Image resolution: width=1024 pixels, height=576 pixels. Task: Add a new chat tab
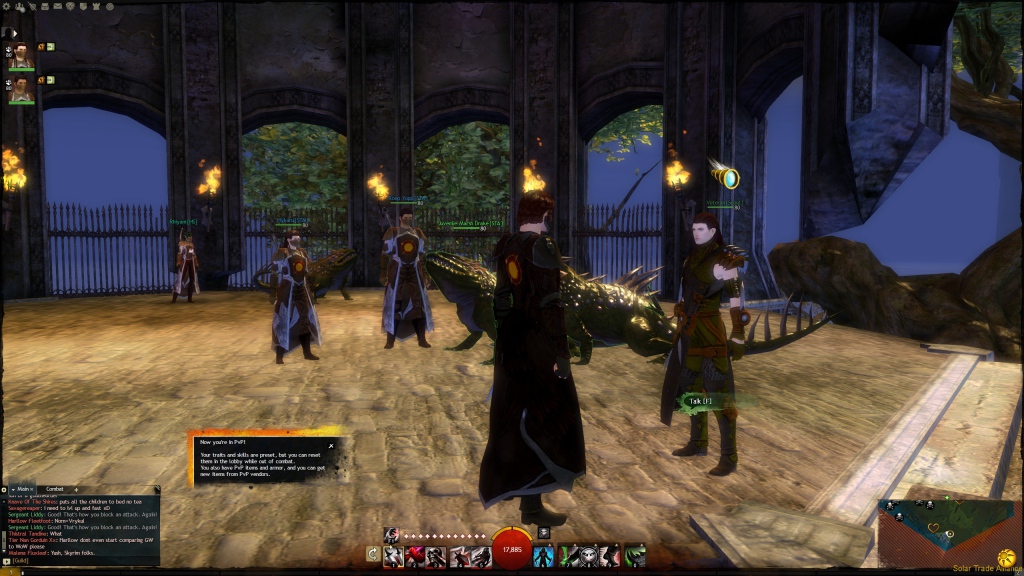tap(77, 489)
